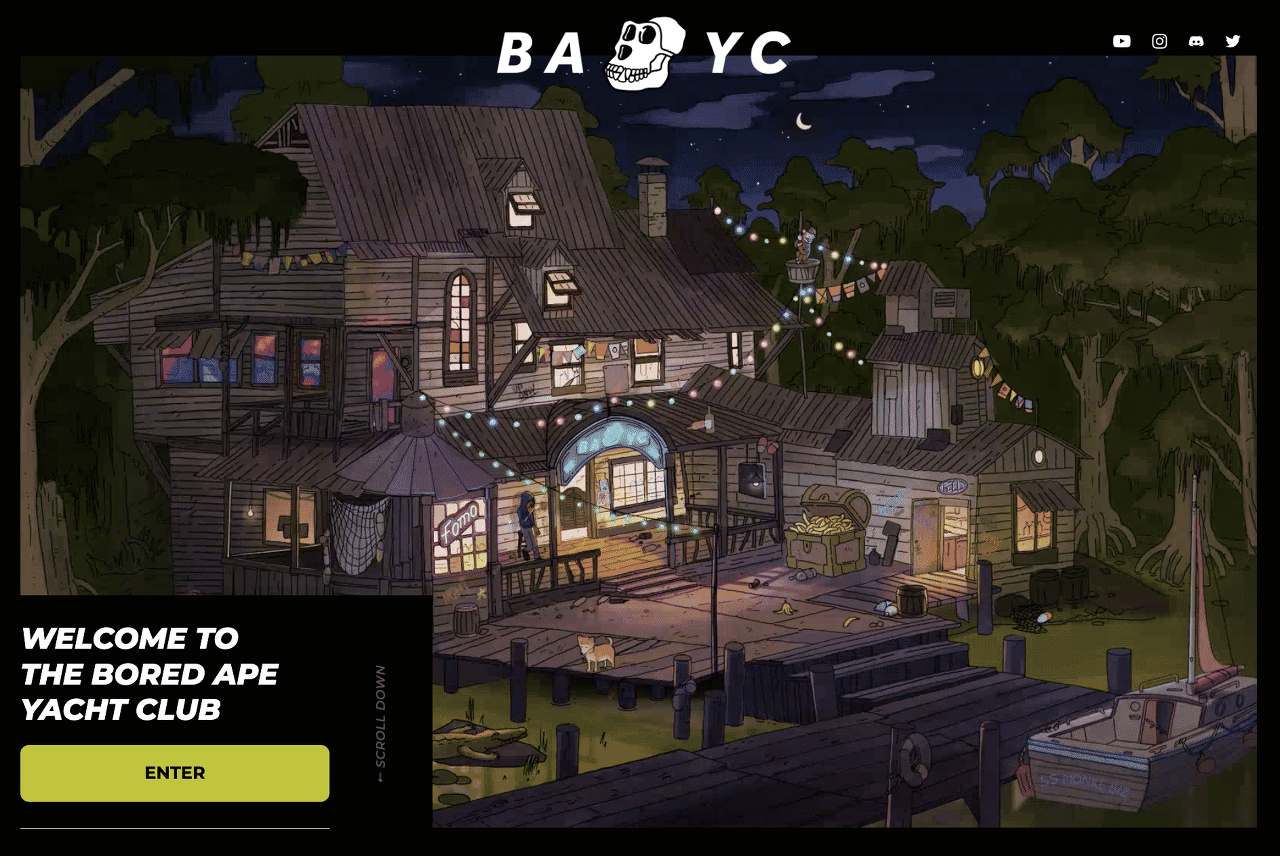Open the BAYC YouTube channel icon
Screen dimensions: 1280x856
tap(1121, 41)
